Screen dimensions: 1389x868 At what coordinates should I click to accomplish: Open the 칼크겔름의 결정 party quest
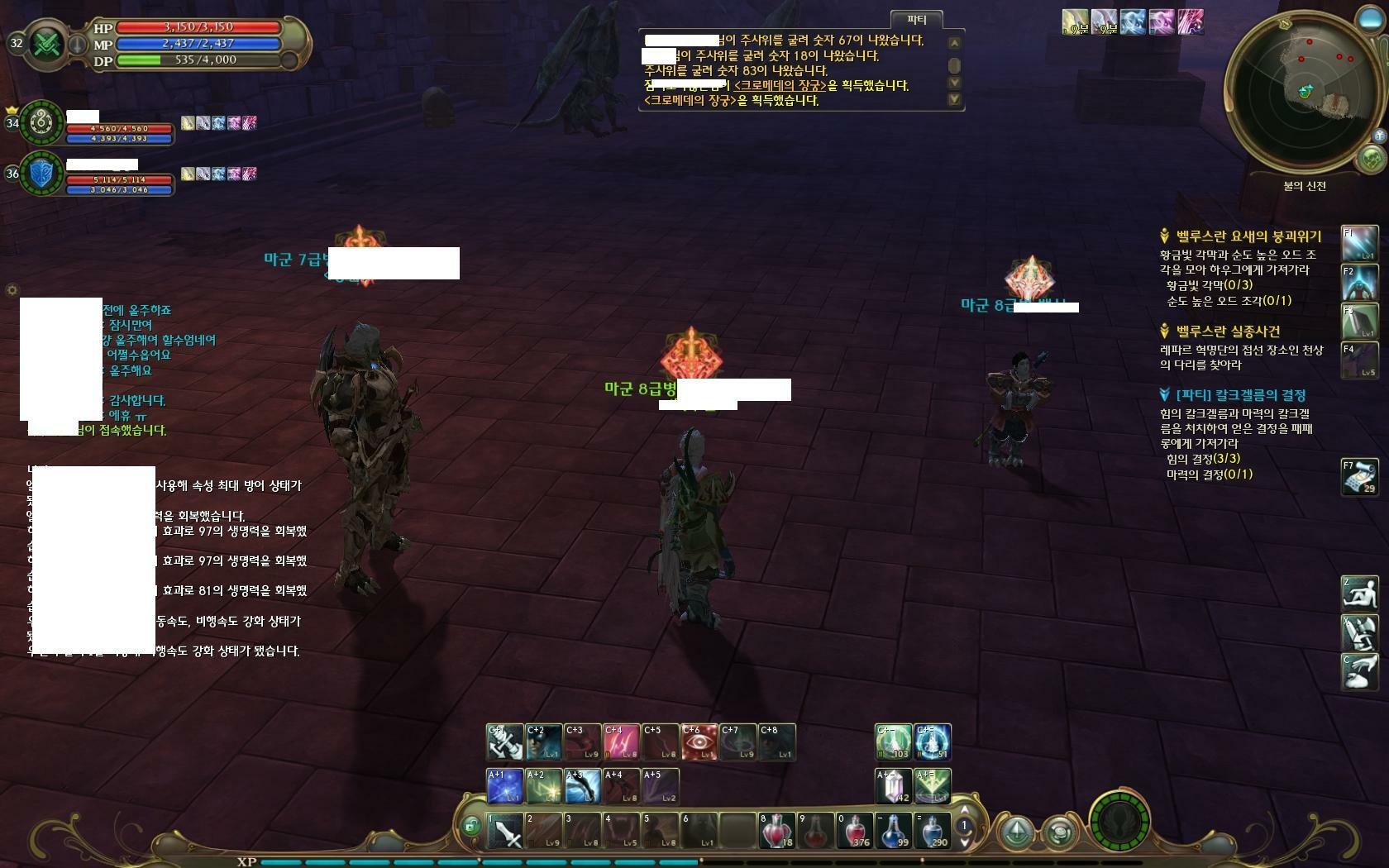click(x=1240, y=395)
